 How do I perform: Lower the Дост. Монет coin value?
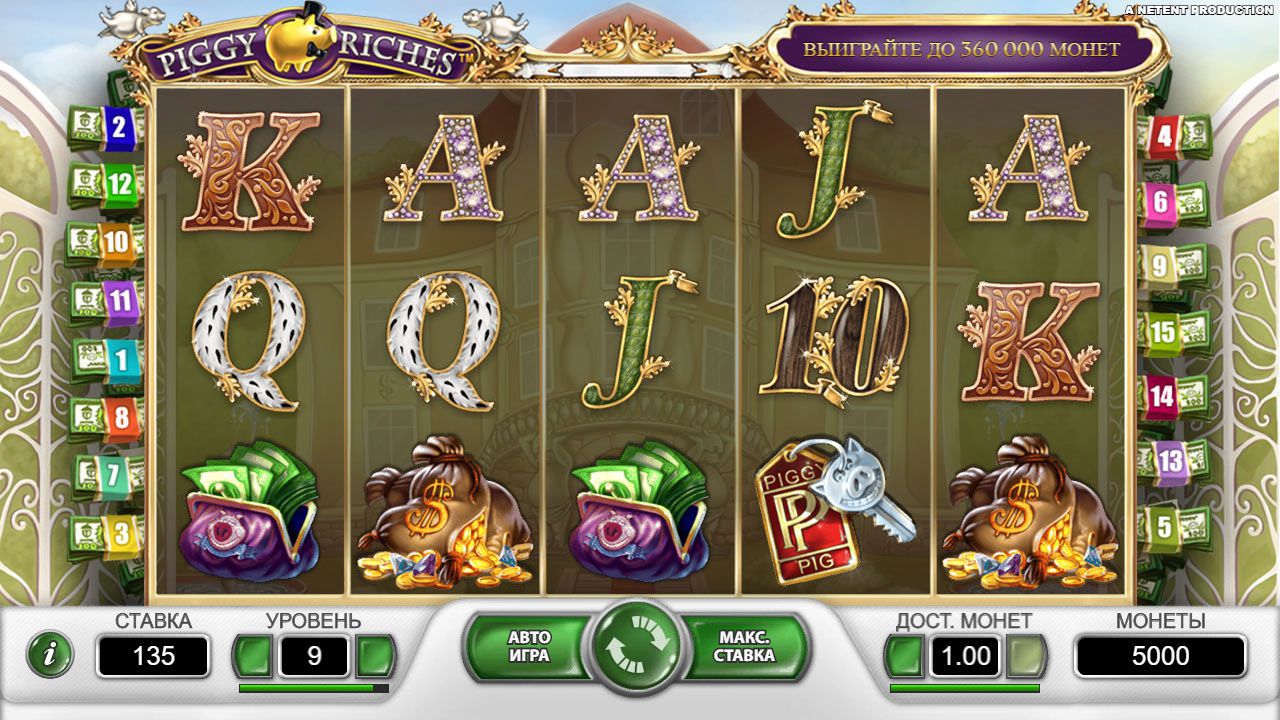click(x=906, y=656)
